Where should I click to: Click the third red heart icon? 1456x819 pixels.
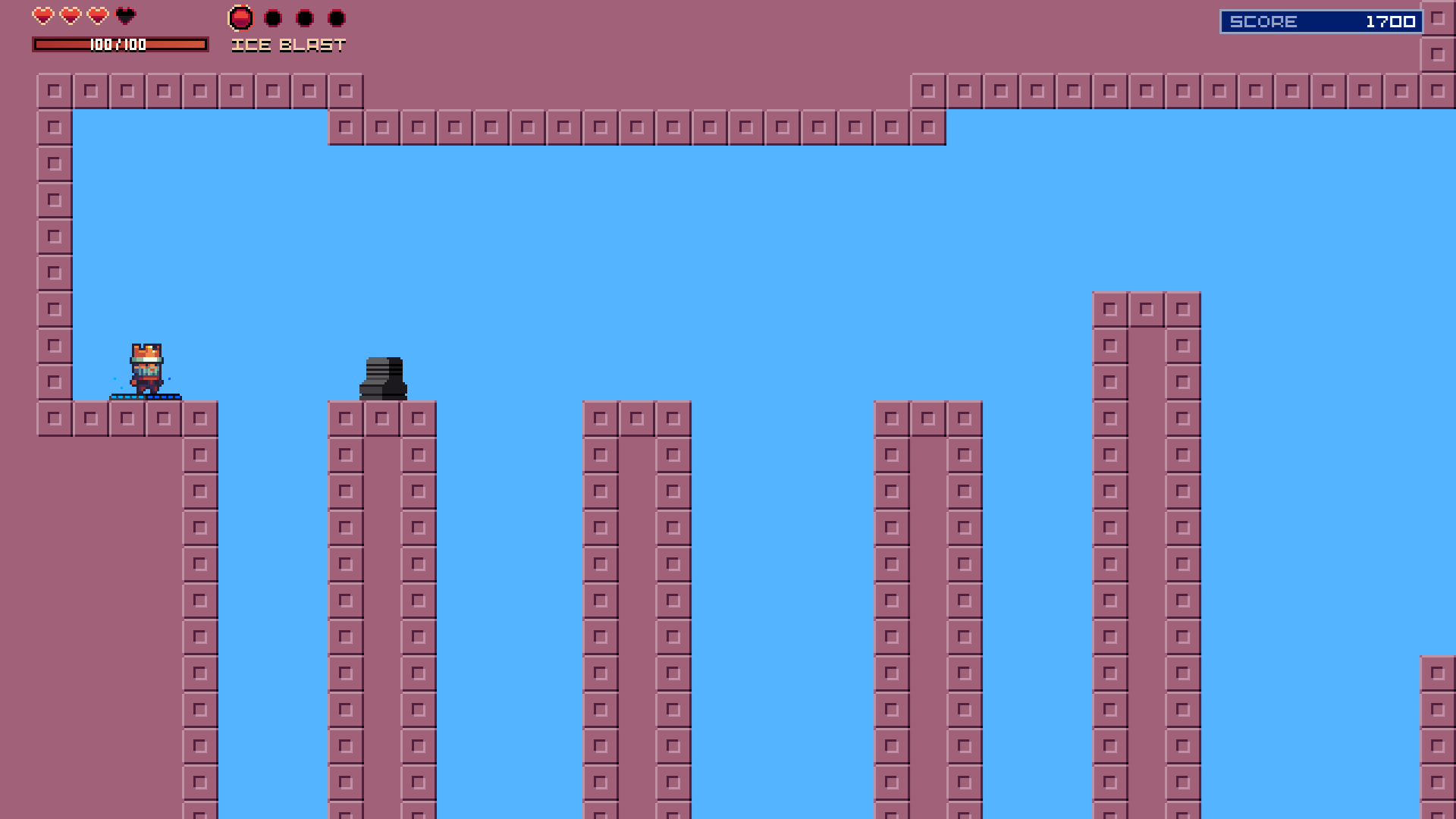(95, 15)
